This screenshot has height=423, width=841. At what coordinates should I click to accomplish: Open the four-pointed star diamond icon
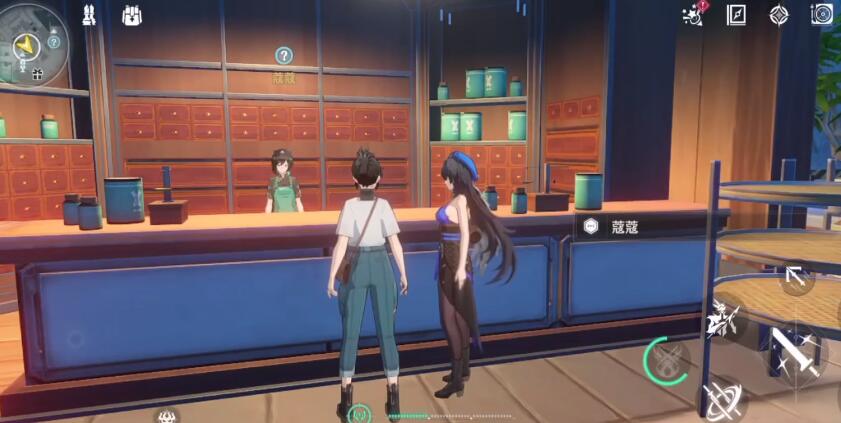[779, 15]
